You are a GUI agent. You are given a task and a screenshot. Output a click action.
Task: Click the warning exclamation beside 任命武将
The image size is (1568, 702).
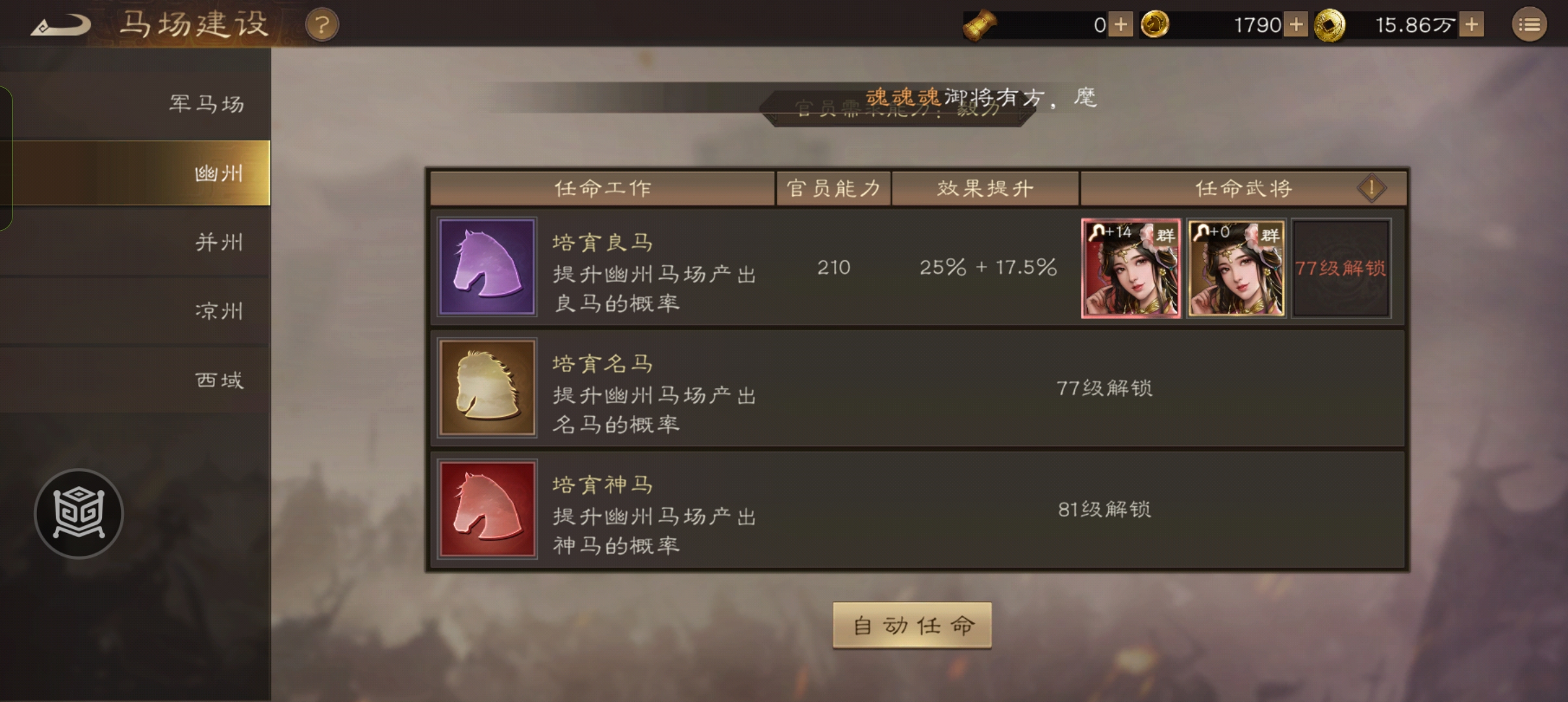[1371, 188]
